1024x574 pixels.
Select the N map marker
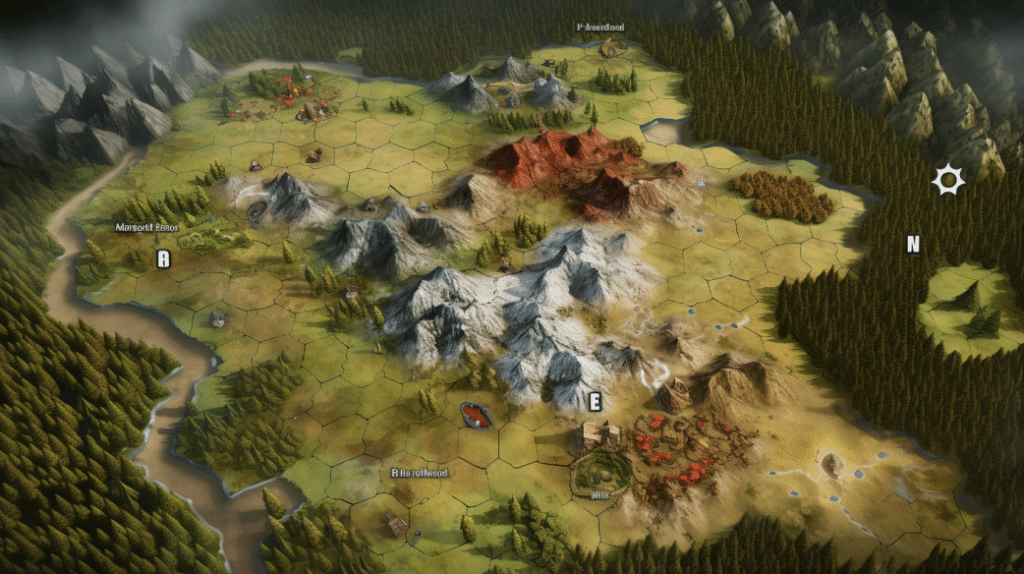point(912,244)
